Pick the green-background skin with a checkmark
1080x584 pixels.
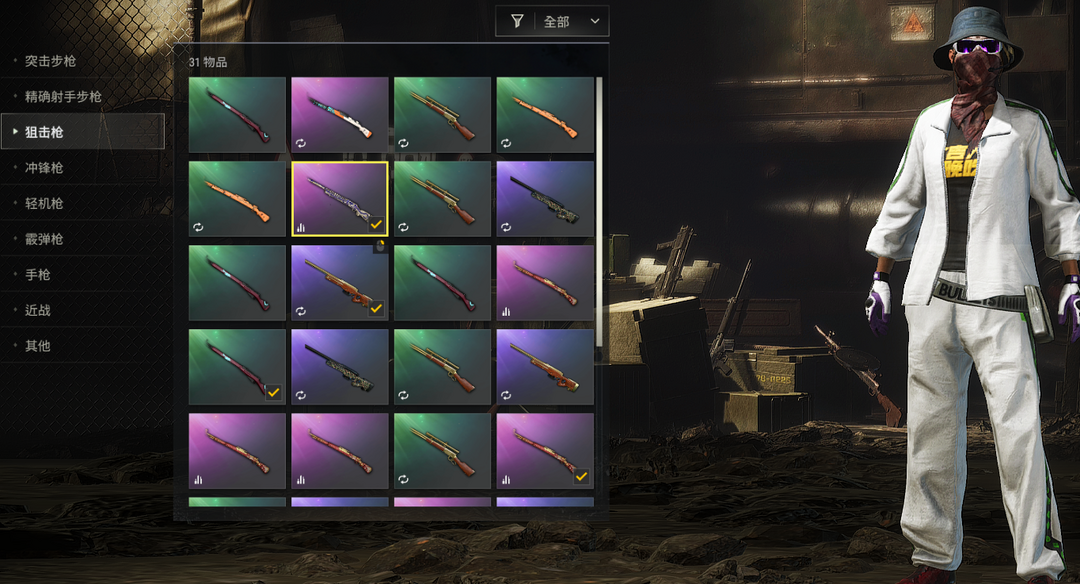click(x=237, y=366)
